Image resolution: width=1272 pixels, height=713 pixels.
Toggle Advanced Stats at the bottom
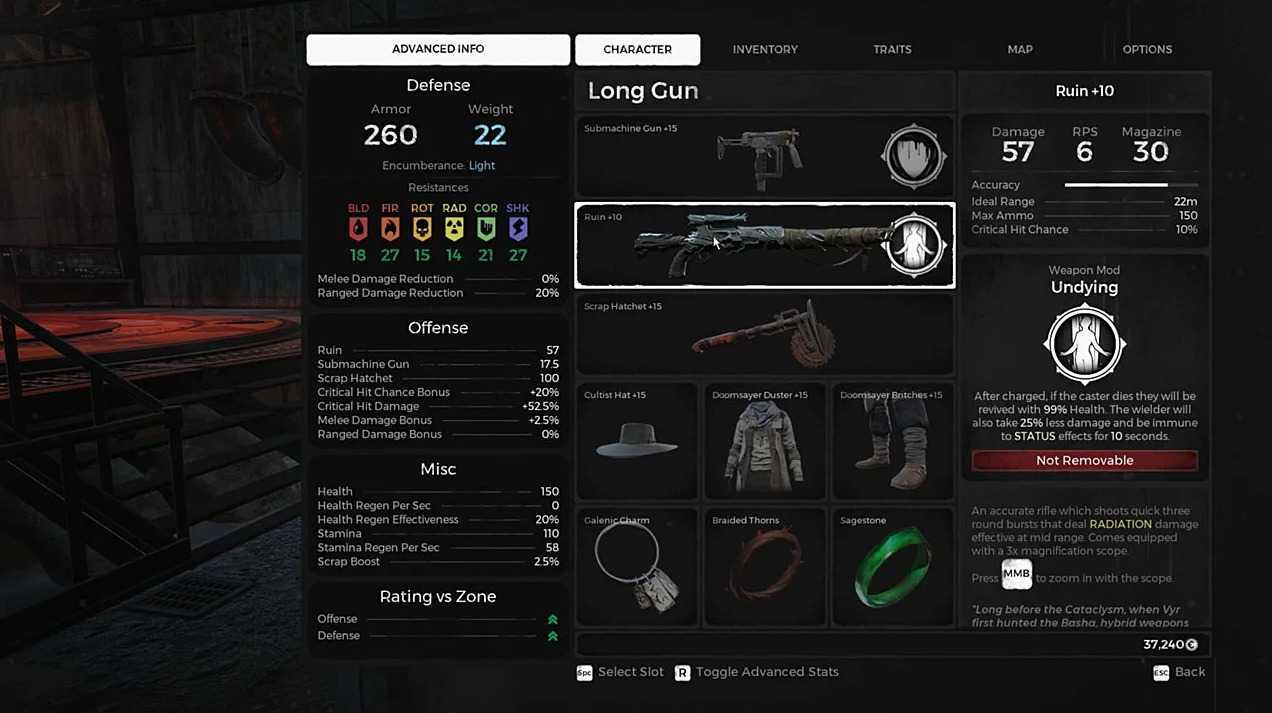pyautogui.click(x=757, y=672)
